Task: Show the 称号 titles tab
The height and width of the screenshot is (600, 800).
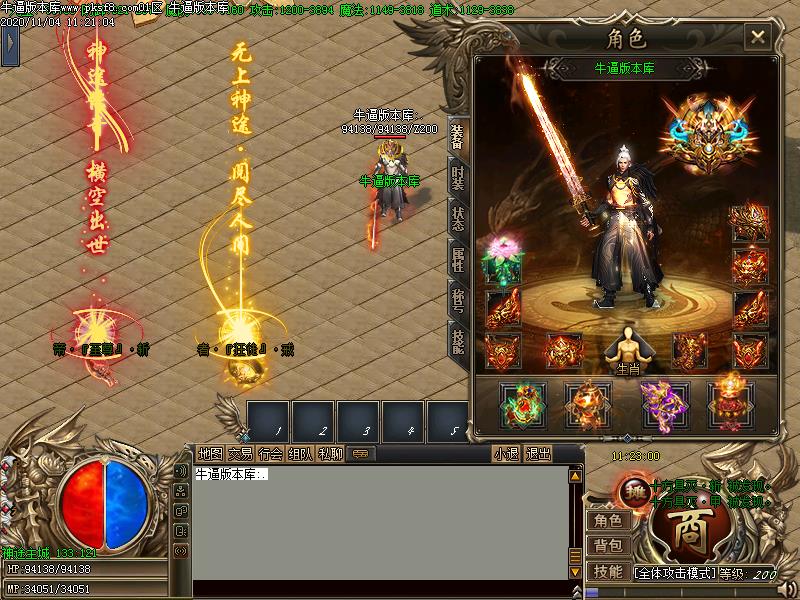Action: 457,302
